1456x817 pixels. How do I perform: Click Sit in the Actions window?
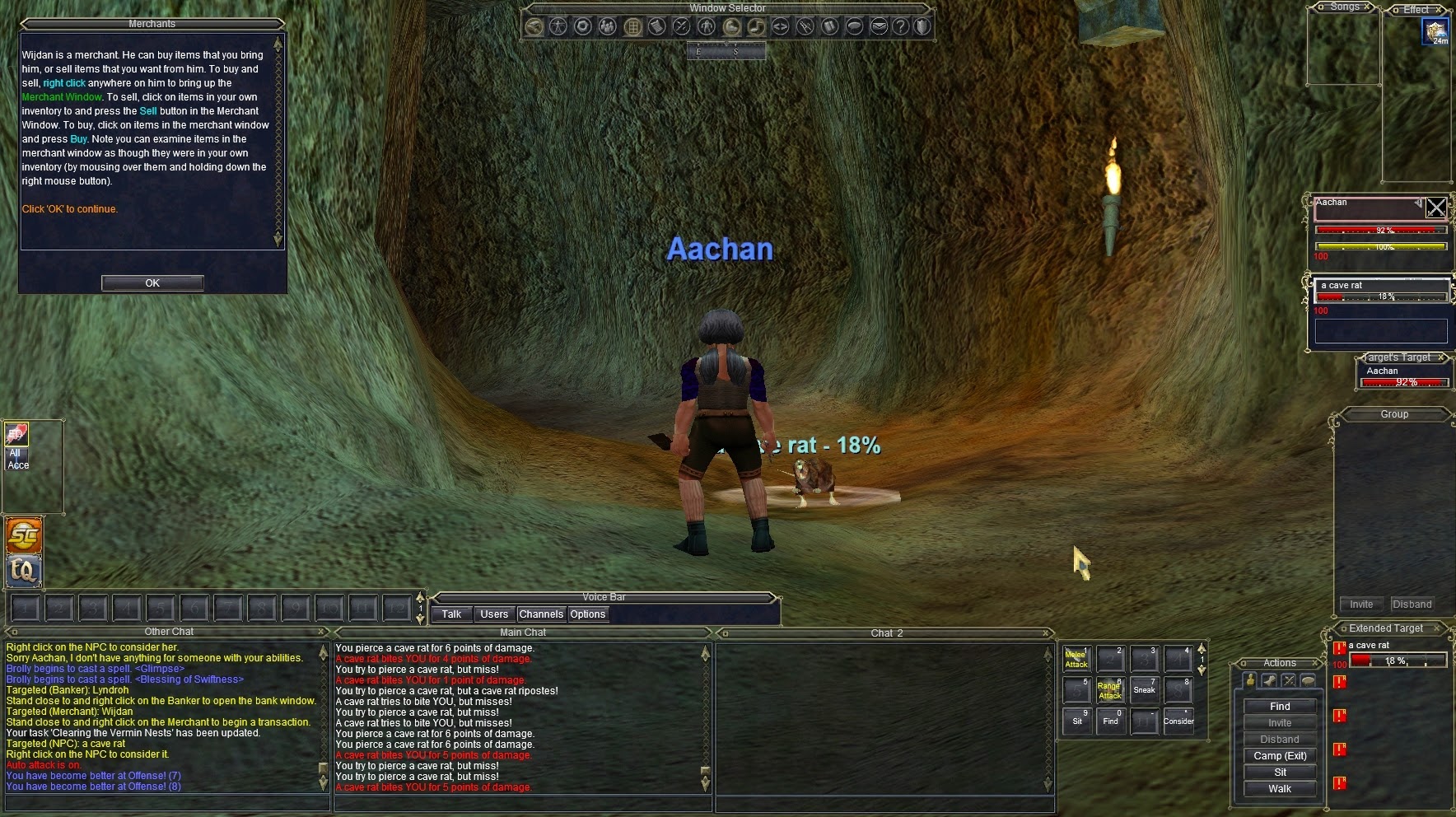click(x=1280, y=773)
